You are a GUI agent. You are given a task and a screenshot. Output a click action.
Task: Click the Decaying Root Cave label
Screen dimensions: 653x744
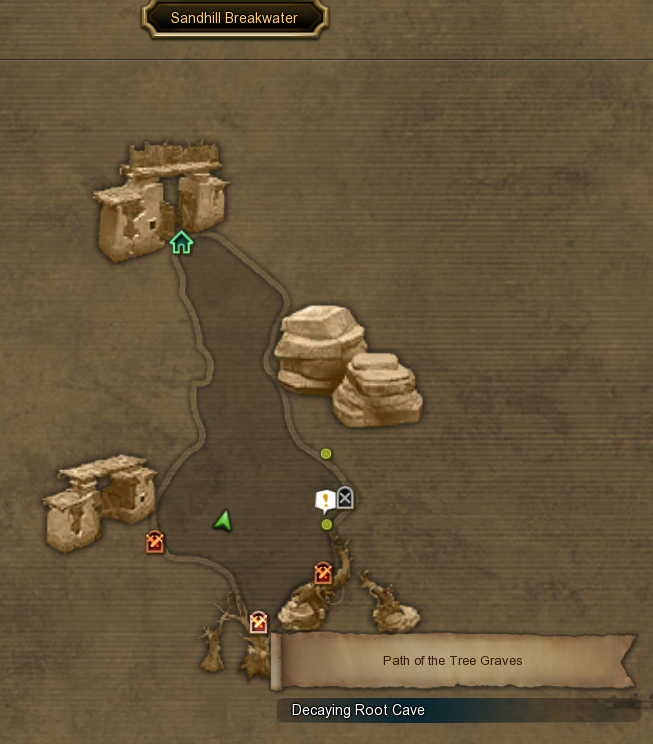click(358, 710)
